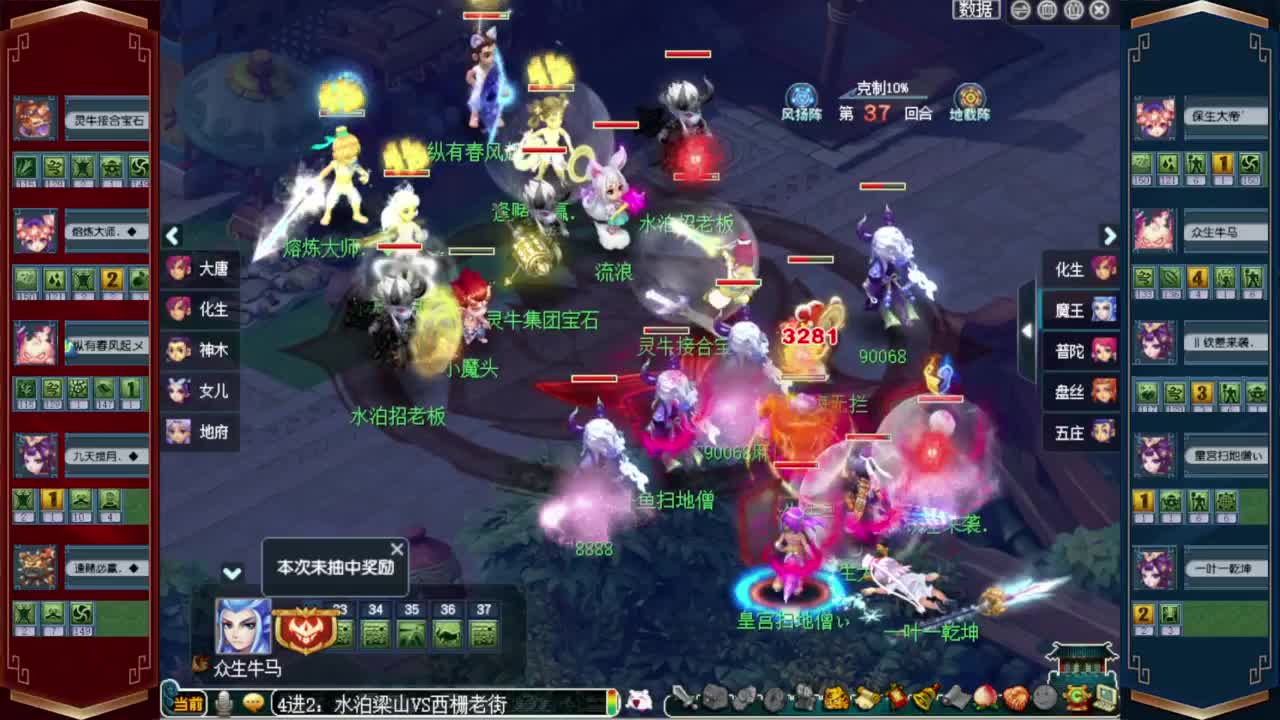This screenshot has width=1280, height=720.
Task: Select the 大唐 faction tab on the left
Action: (200, 270)
